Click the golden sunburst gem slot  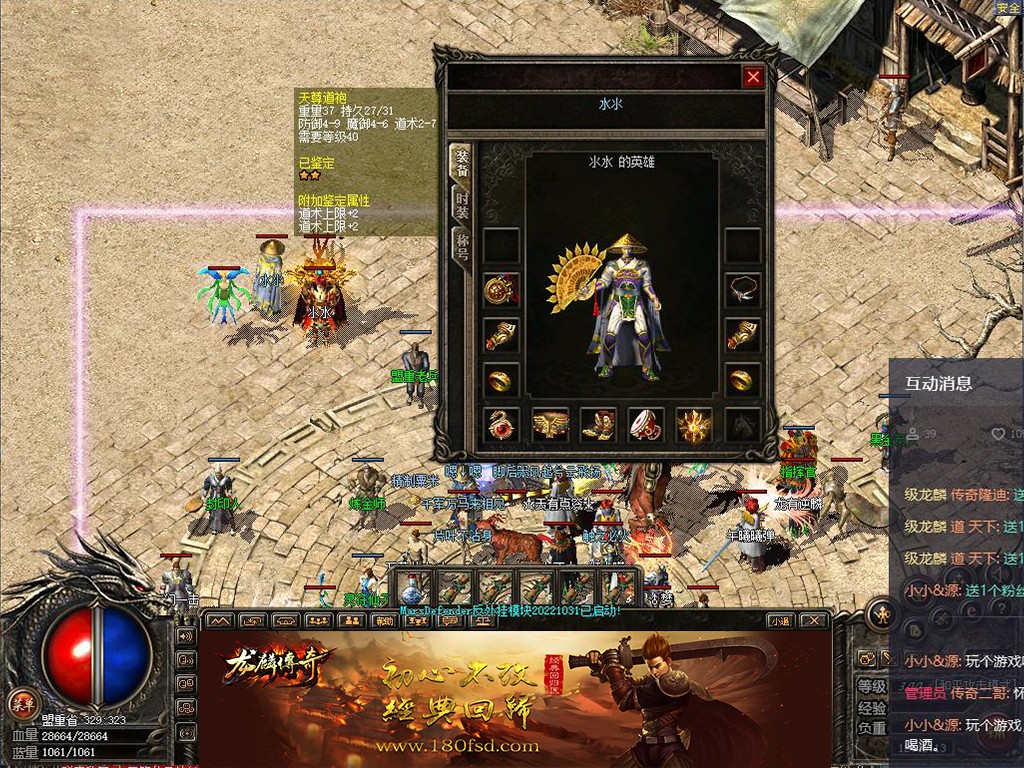coord(694,424)
